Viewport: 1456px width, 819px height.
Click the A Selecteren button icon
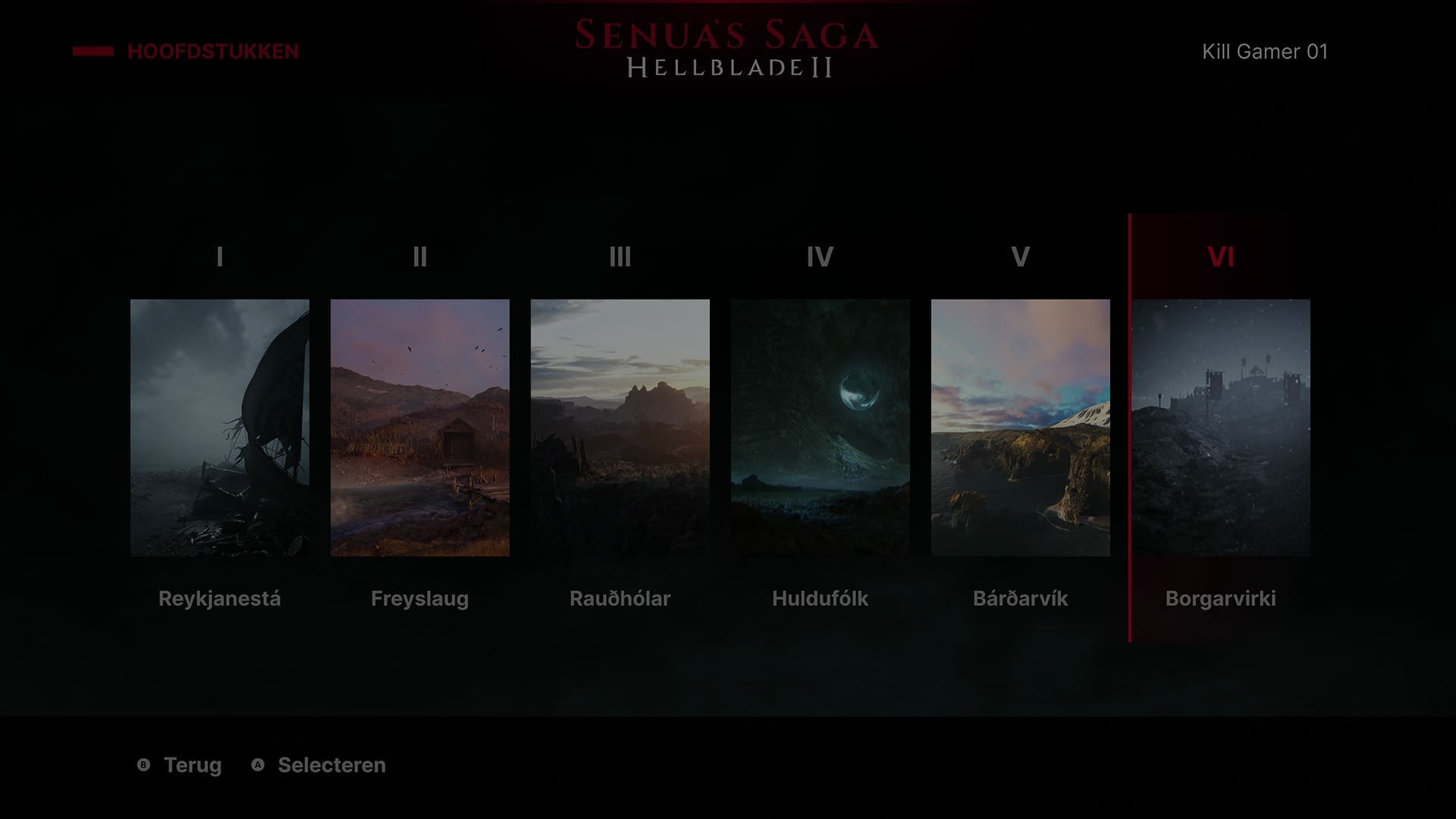click(258, 766)
